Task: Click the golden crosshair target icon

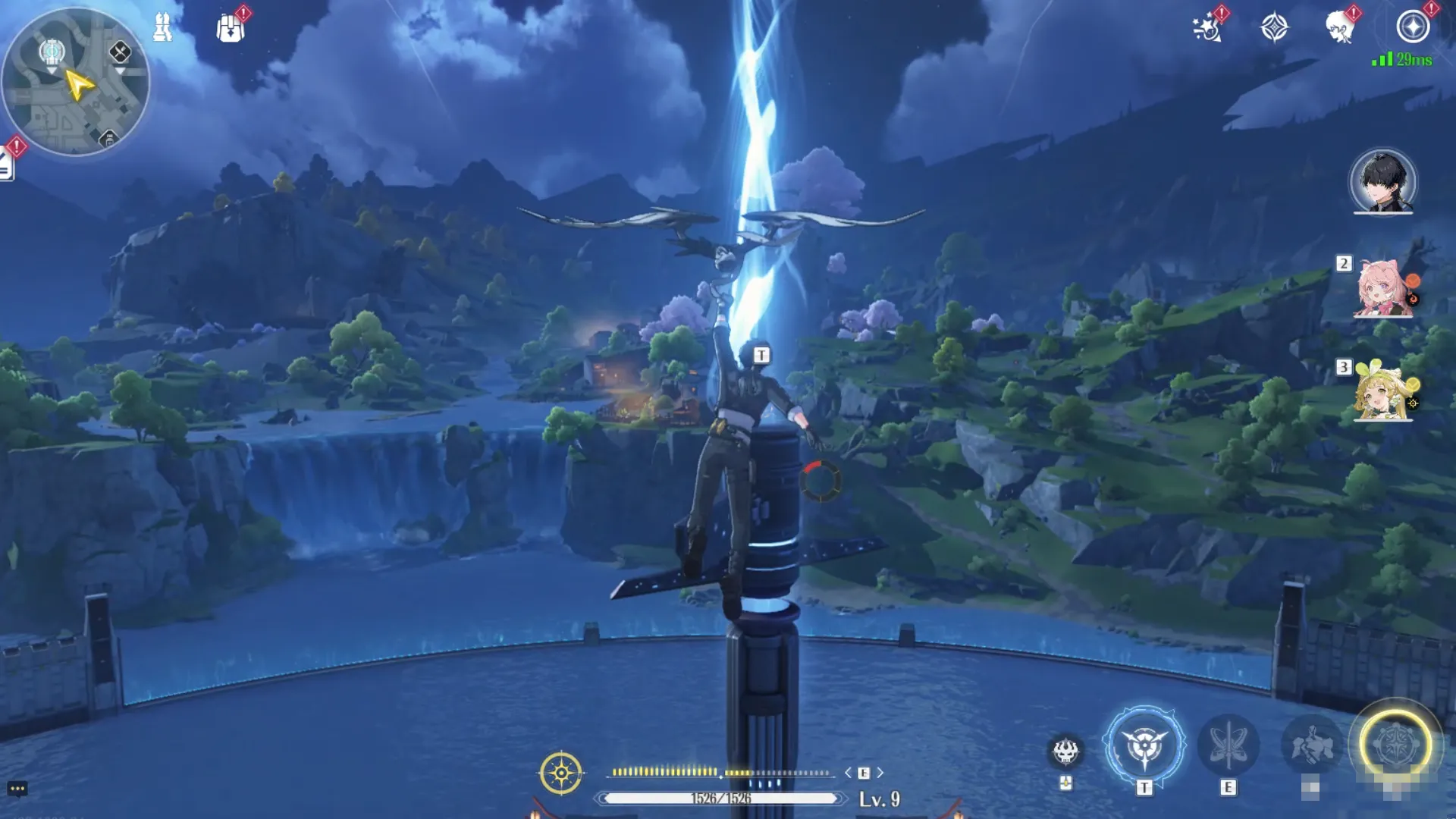Action: click(x=561, y=773)
